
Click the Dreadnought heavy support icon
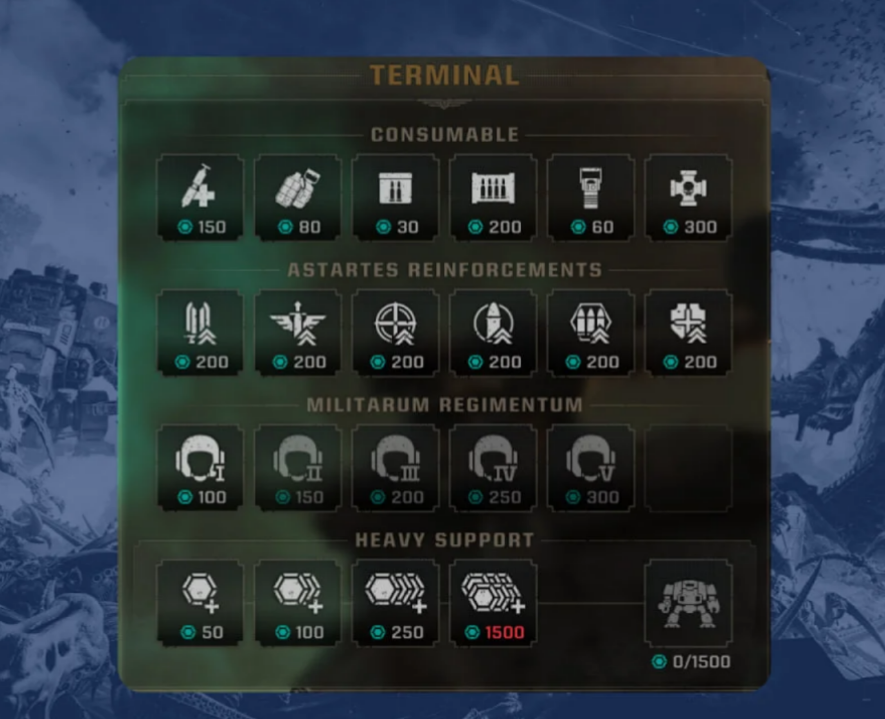[688, 603]
